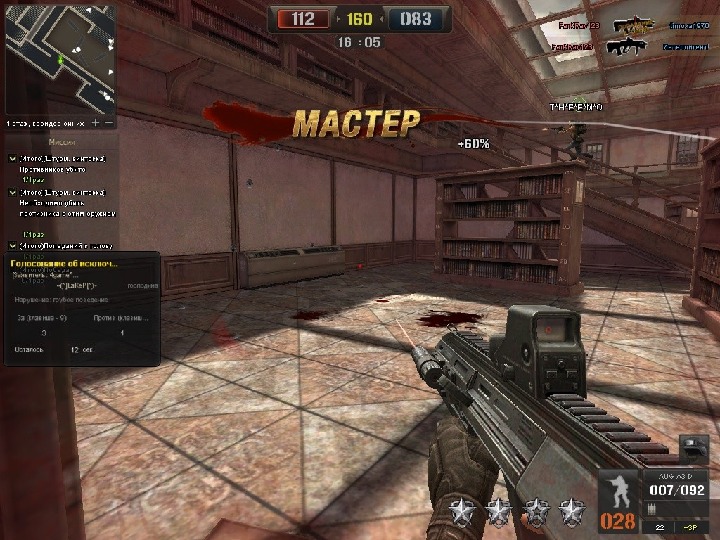Zoom out the minimap with minus button
The width and height of the screenshot is (720, 540).
pos(109,123)
